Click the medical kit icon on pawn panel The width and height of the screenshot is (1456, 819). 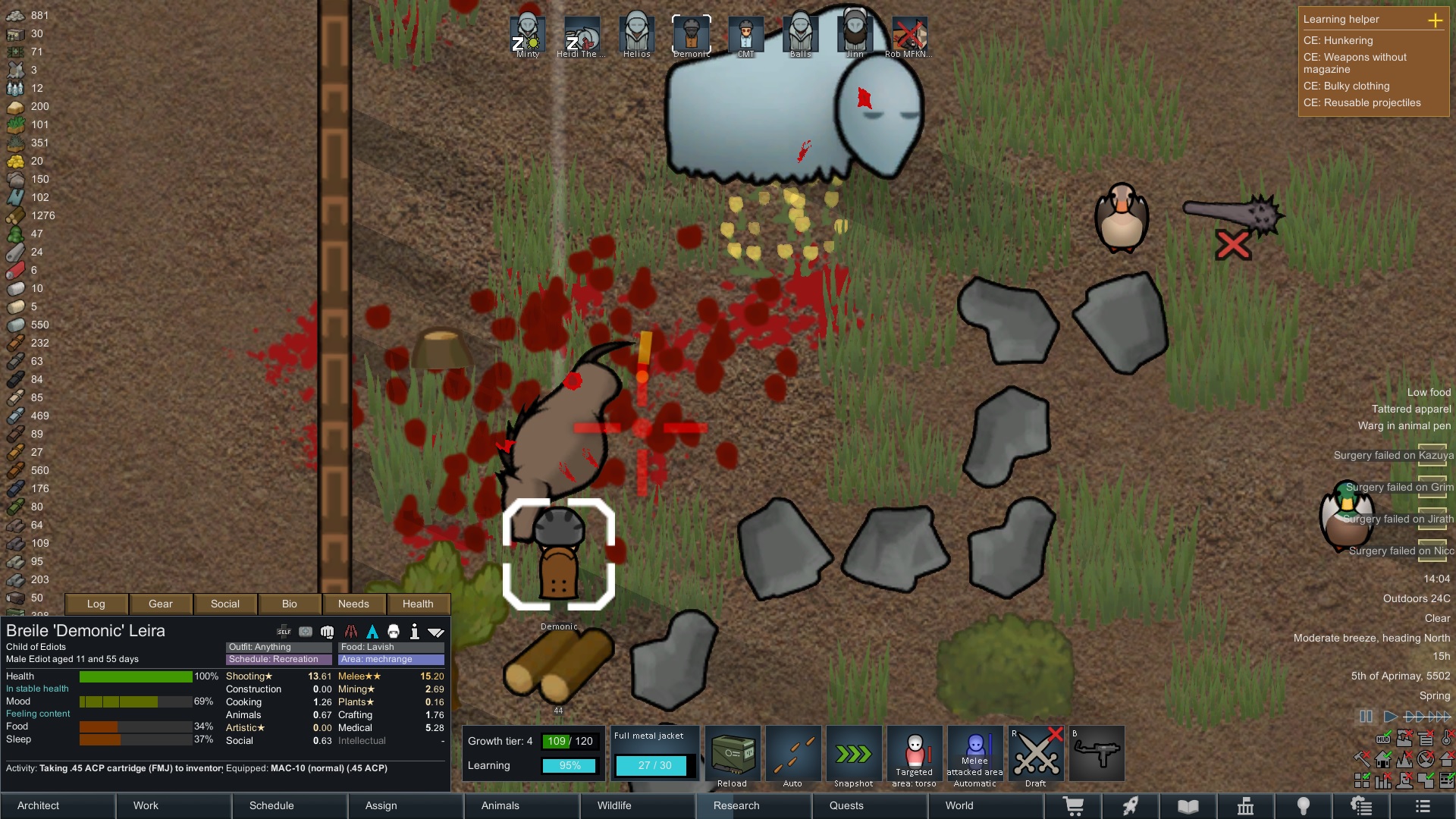[x=304, y=630]
